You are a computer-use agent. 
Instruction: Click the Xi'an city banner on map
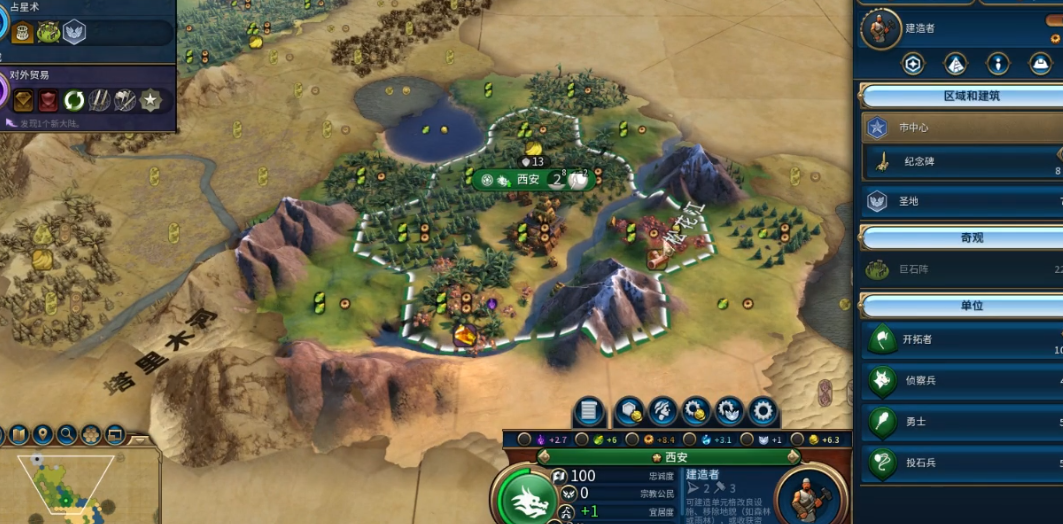530,180
